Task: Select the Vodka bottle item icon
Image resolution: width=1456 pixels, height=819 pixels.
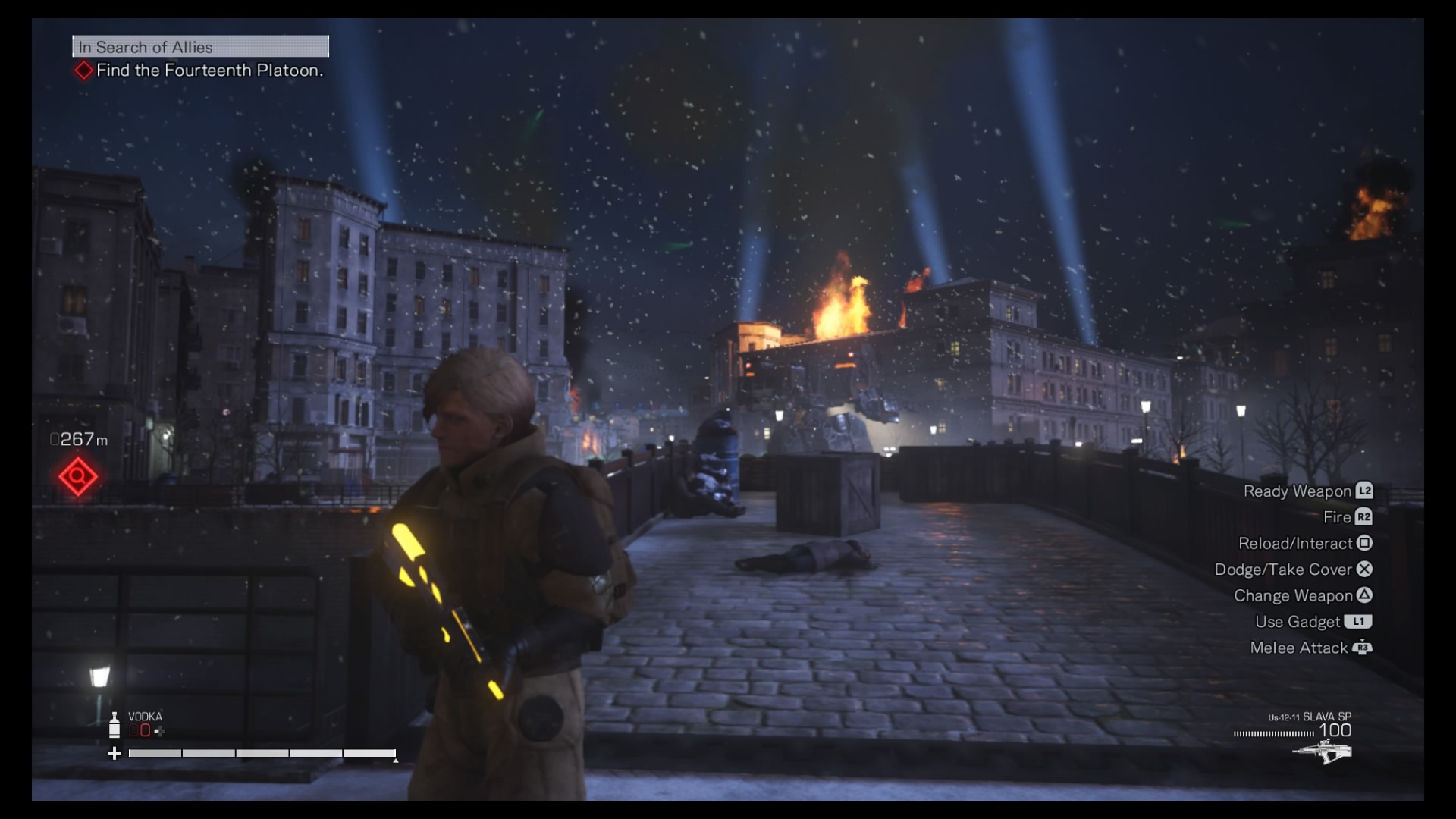Action: pyautogui.click(x=115, y=725)
